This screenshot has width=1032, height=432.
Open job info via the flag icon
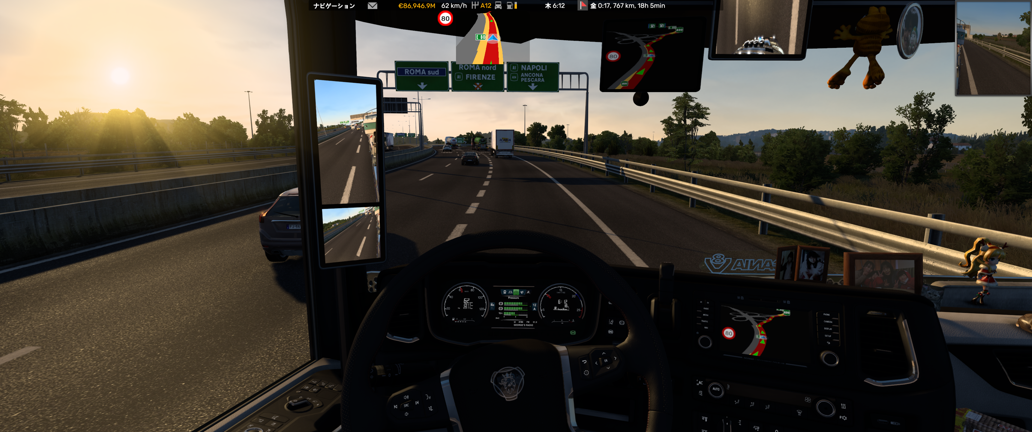click(x=583, y=6)
